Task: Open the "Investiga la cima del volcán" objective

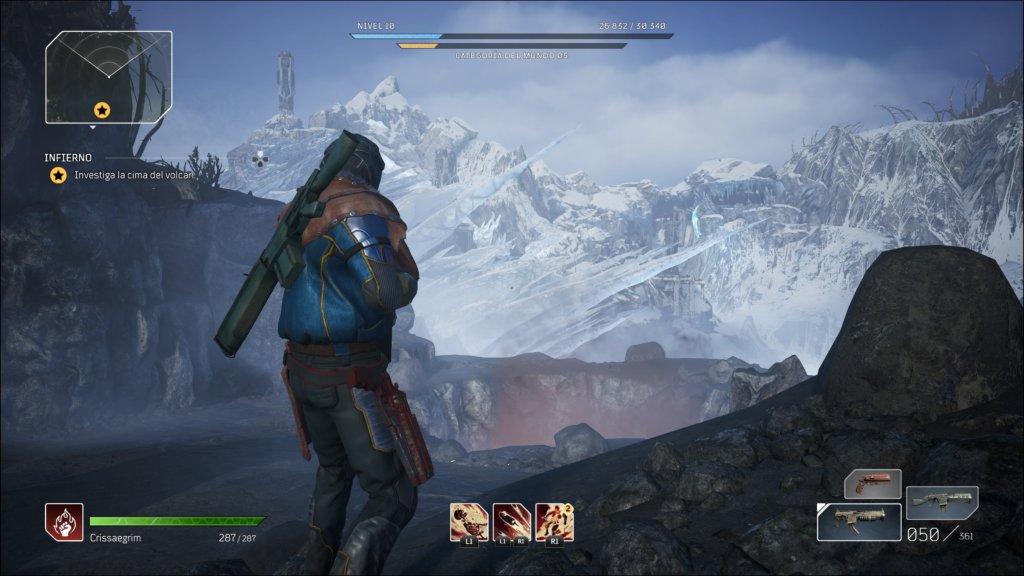Action: click(133, 175)
